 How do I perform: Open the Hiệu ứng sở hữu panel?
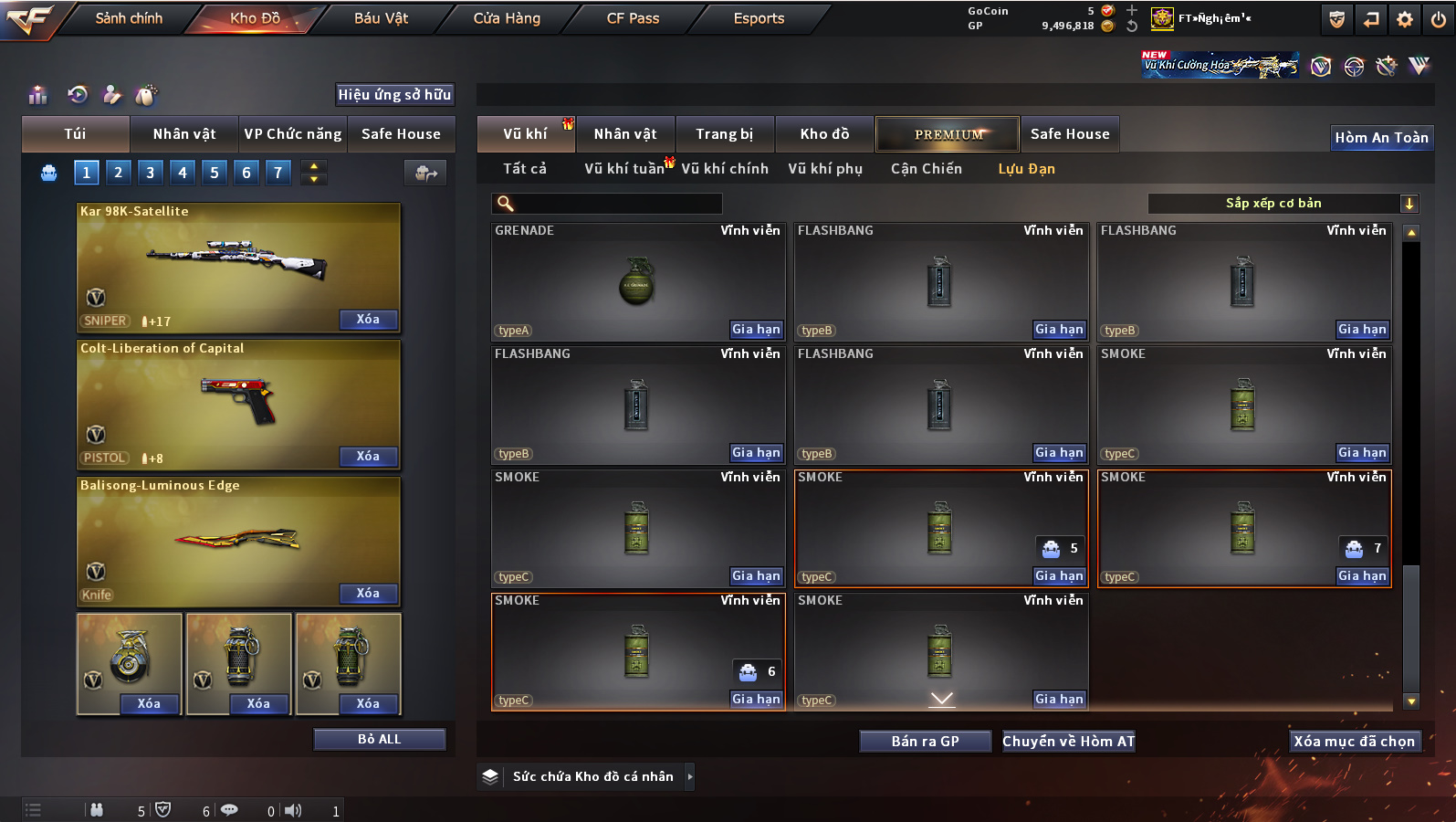394,95
